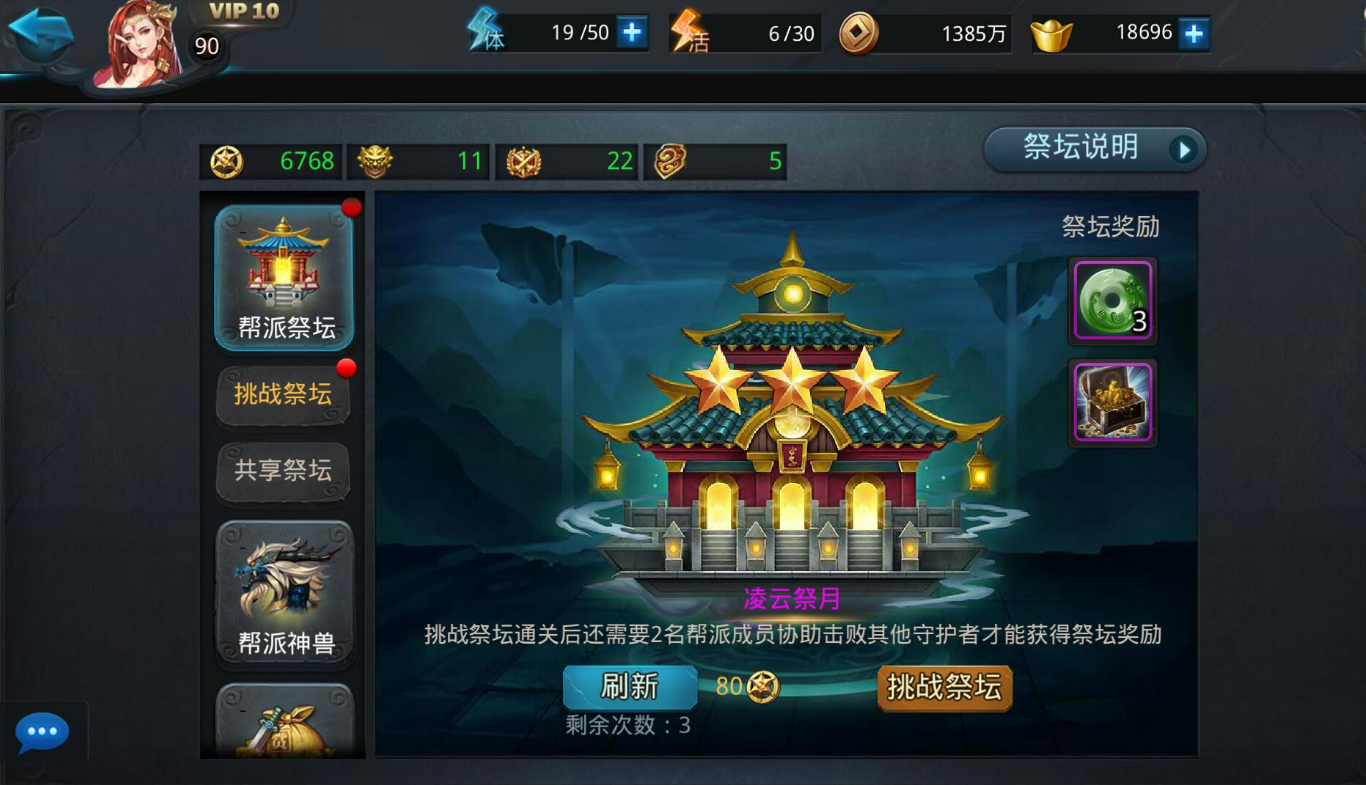1366x785 pixels.
Task: Open the 祭坛说明 help panel
Action: (1095, 149)
